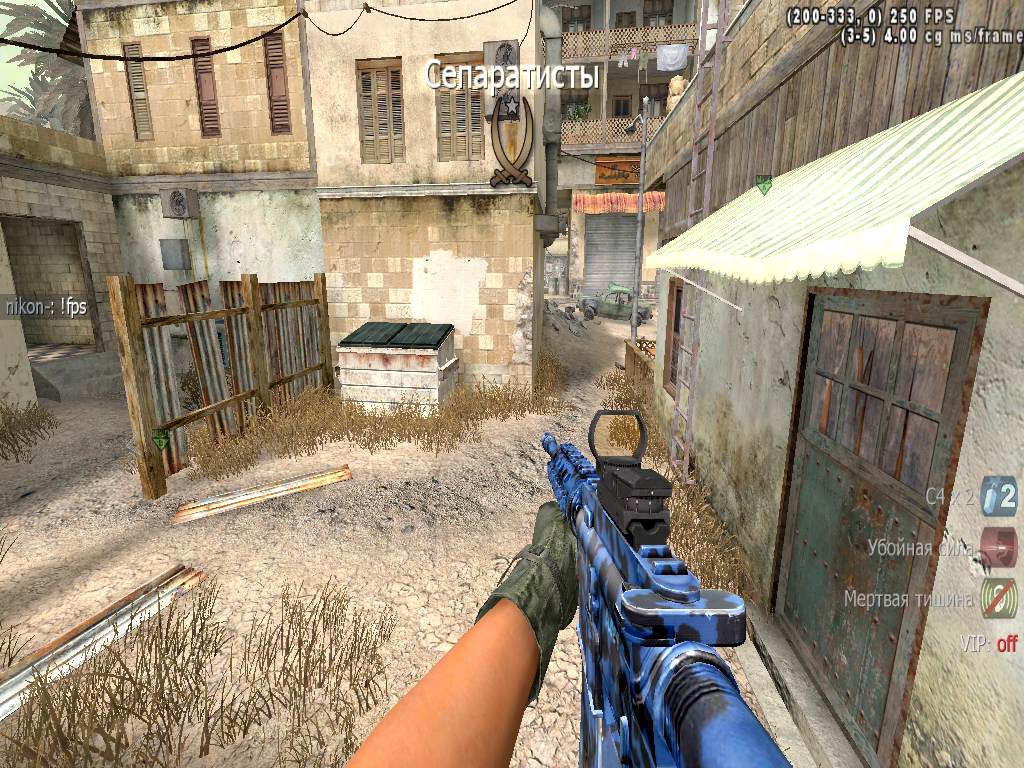Click the Сепаратисты faction emblem

point(512,140)
